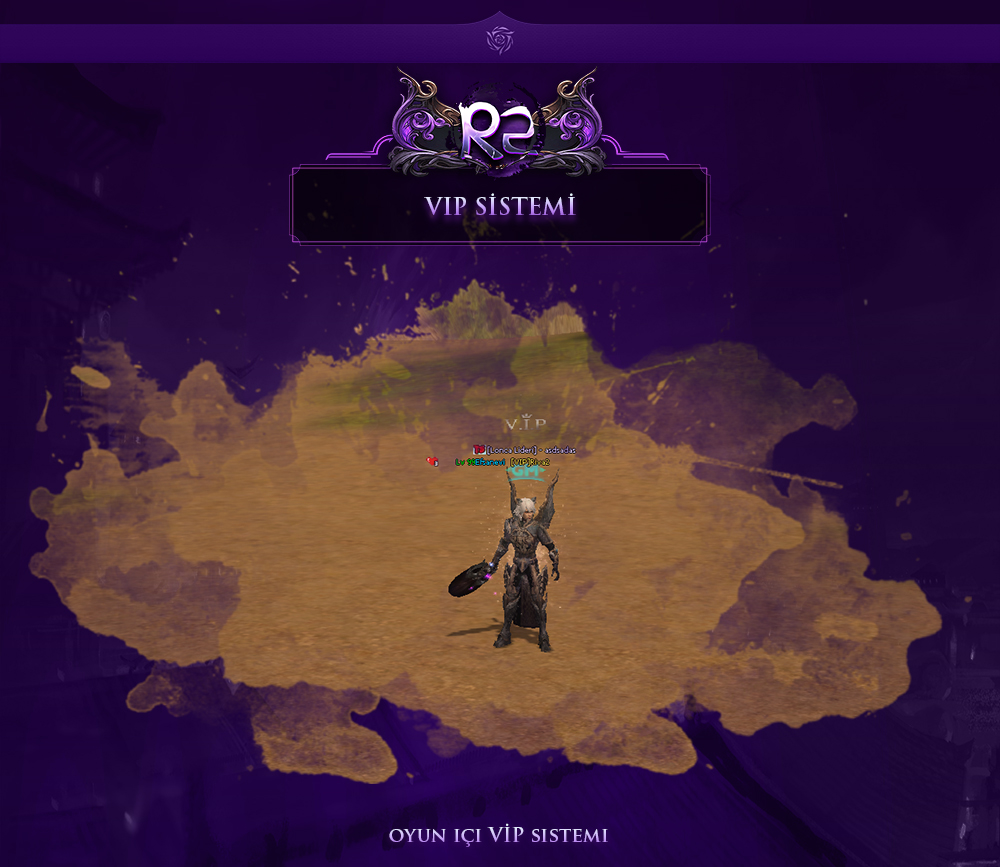
Task: Click the rose emblem in top bar
Action: (499, 40)
